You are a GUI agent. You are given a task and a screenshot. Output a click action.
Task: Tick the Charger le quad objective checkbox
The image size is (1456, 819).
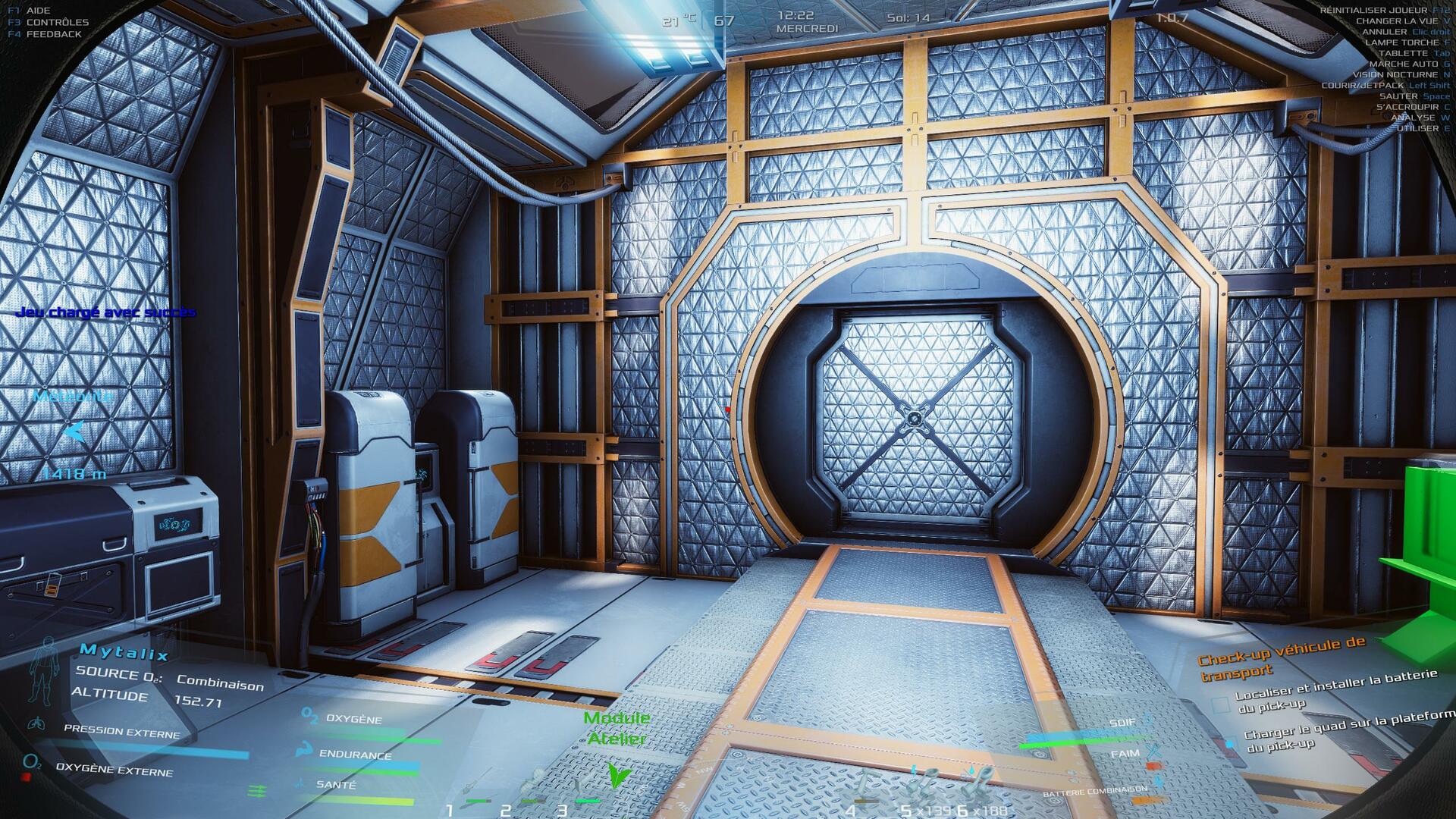point(1230,744)
